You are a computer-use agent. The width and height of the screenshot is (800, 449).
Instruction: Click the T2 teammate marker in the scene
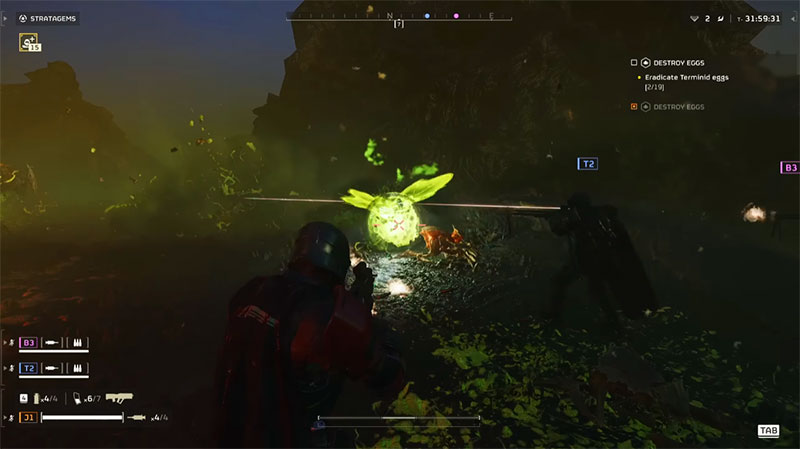[588, 163]
